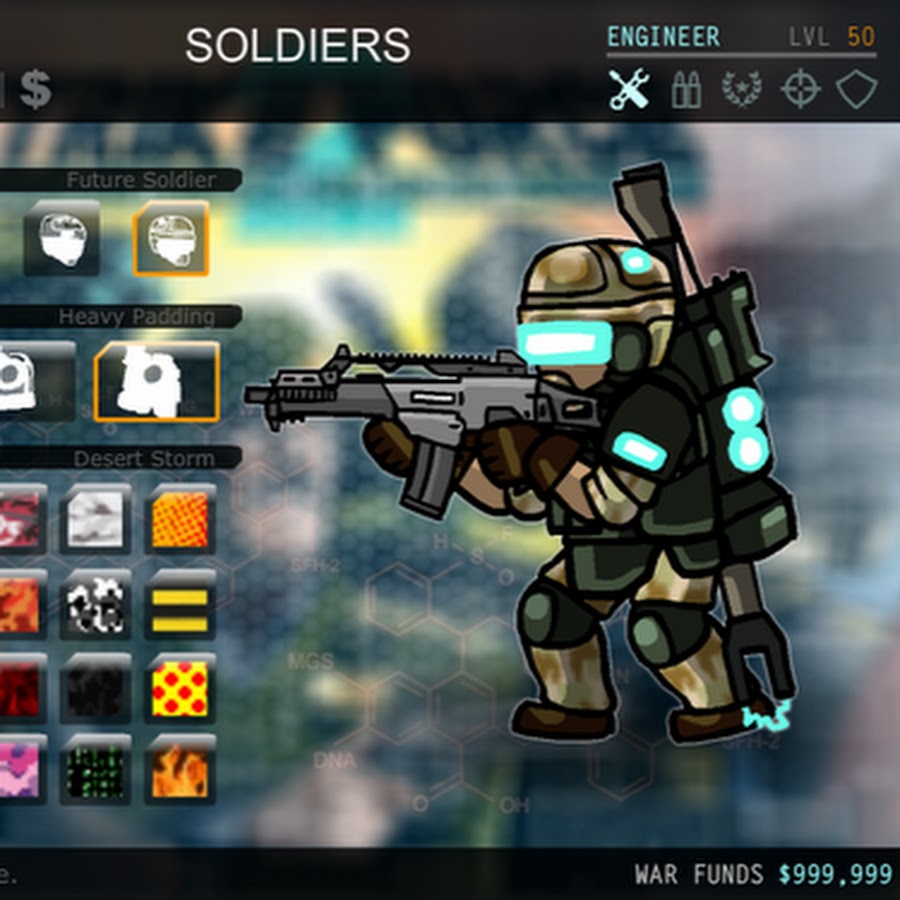Apply the yellow striped camo swatch
Image resolution: width=900 pixels, height=900 pixels.
click(180, 603)
